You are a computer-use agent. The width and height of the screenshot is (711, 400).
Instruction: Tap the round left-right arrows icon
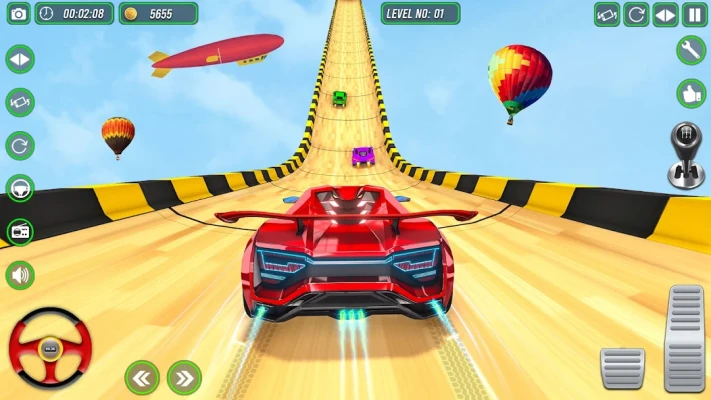coord(20,59)
